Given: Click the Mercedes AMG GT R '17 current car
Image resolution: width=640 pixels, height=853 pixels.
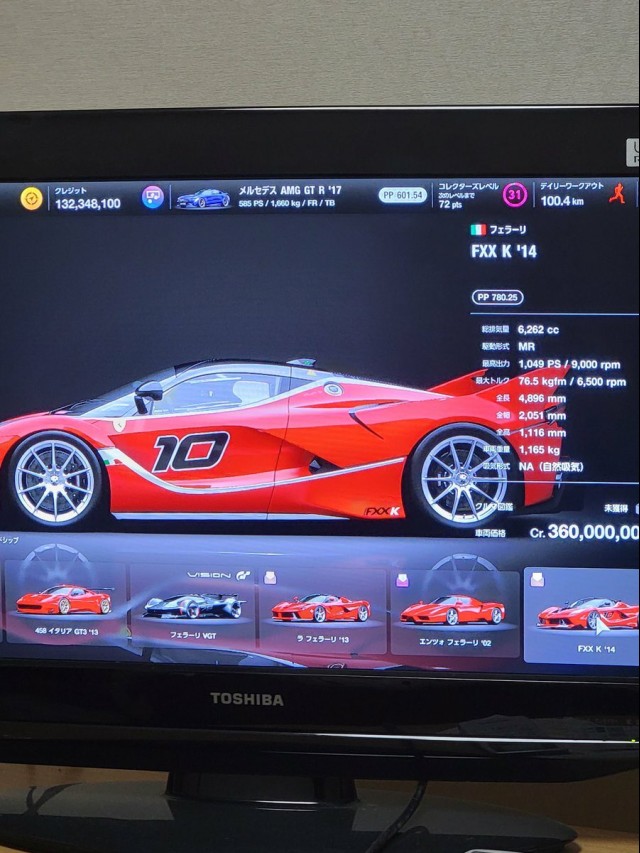Looking at the screenshot, I should pos(203,198).
